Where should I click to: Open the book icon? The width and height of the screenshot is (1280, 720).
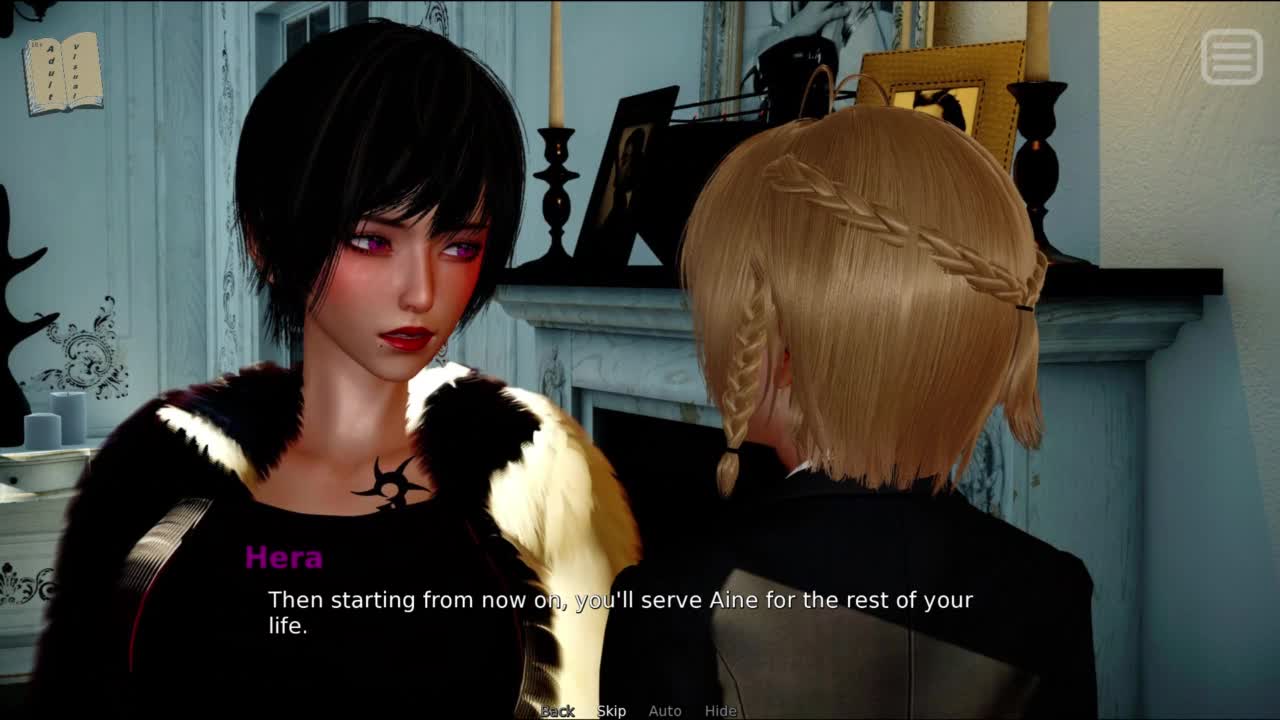coord(63,73)
